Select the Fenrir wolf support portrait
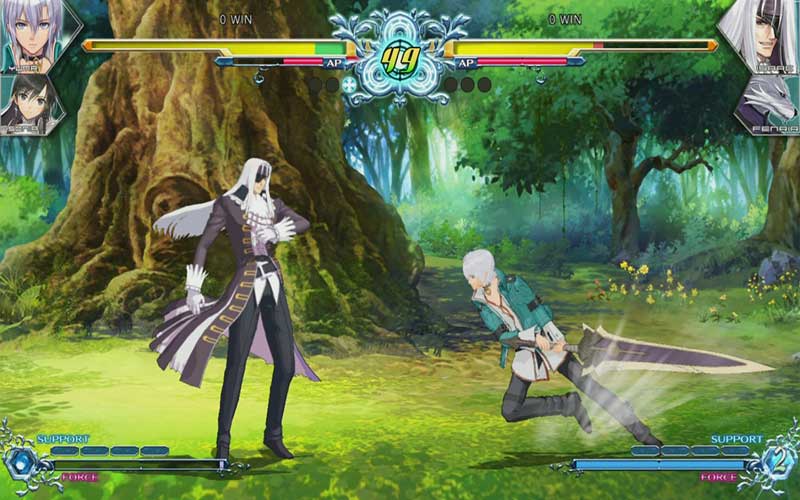The height and width of the screenshot is (500, 800). (x=768, y=105)
